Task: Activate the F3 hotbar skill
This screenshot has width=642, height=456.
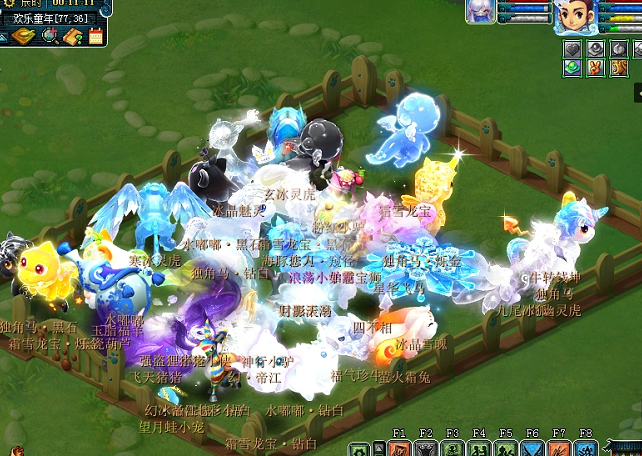Action: coord(452,448)
